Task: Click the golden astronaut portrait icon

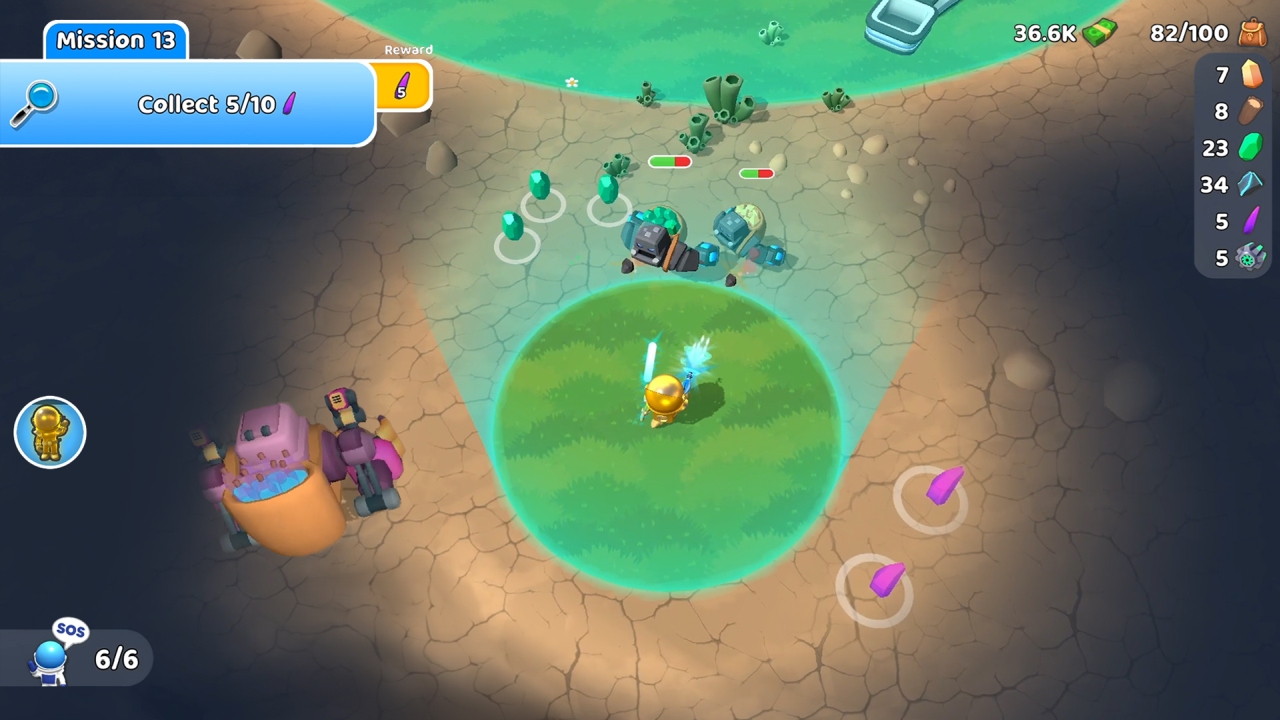Action: tap(49, 432)
